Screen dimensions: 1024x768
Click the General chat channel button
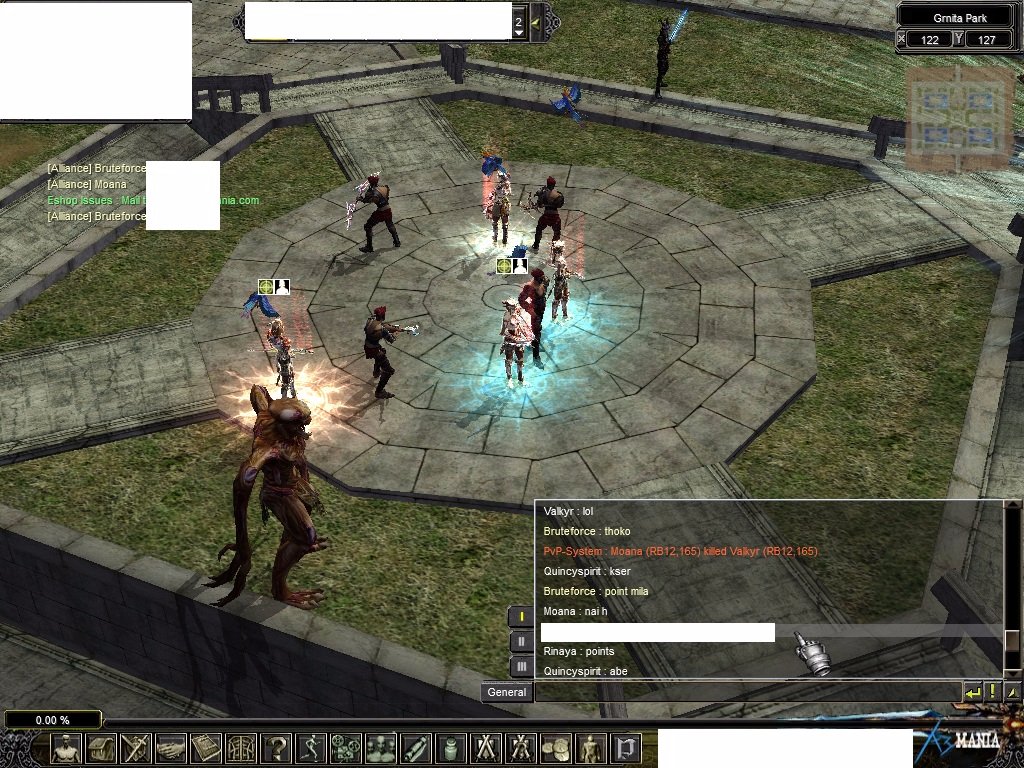(507, 692)
